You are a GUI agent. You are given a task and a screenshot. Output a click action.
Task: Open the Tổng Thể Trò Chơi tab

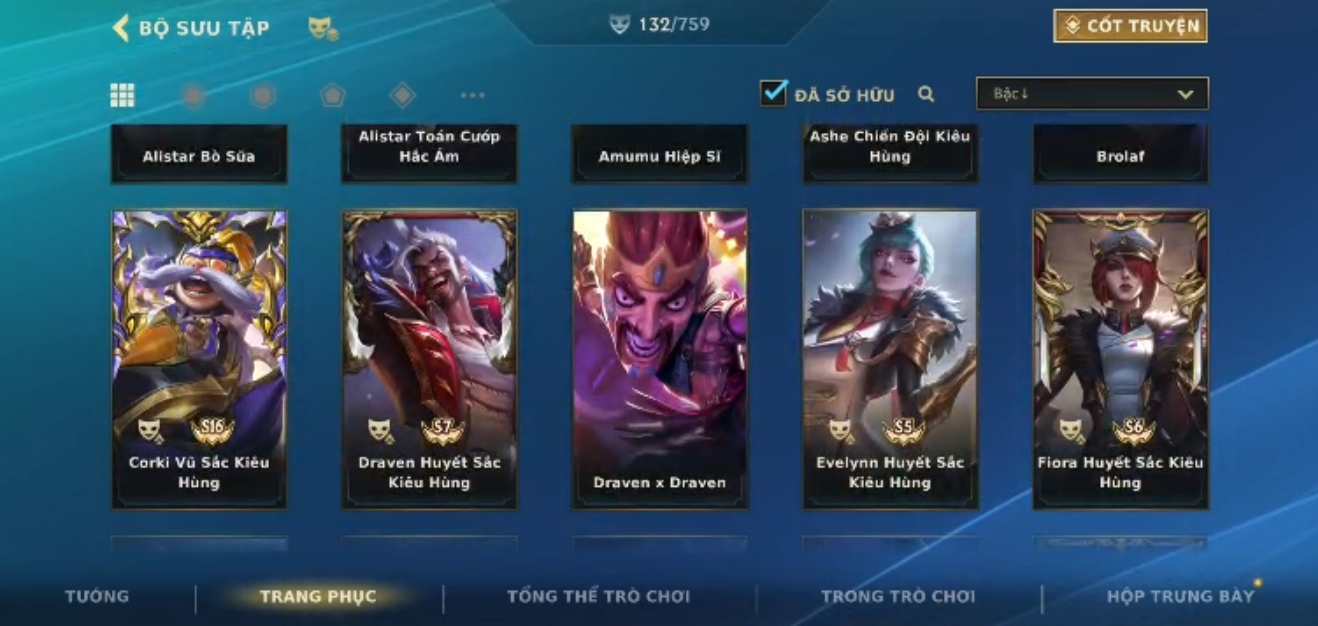pyautogui.click(x=598, y=597)
